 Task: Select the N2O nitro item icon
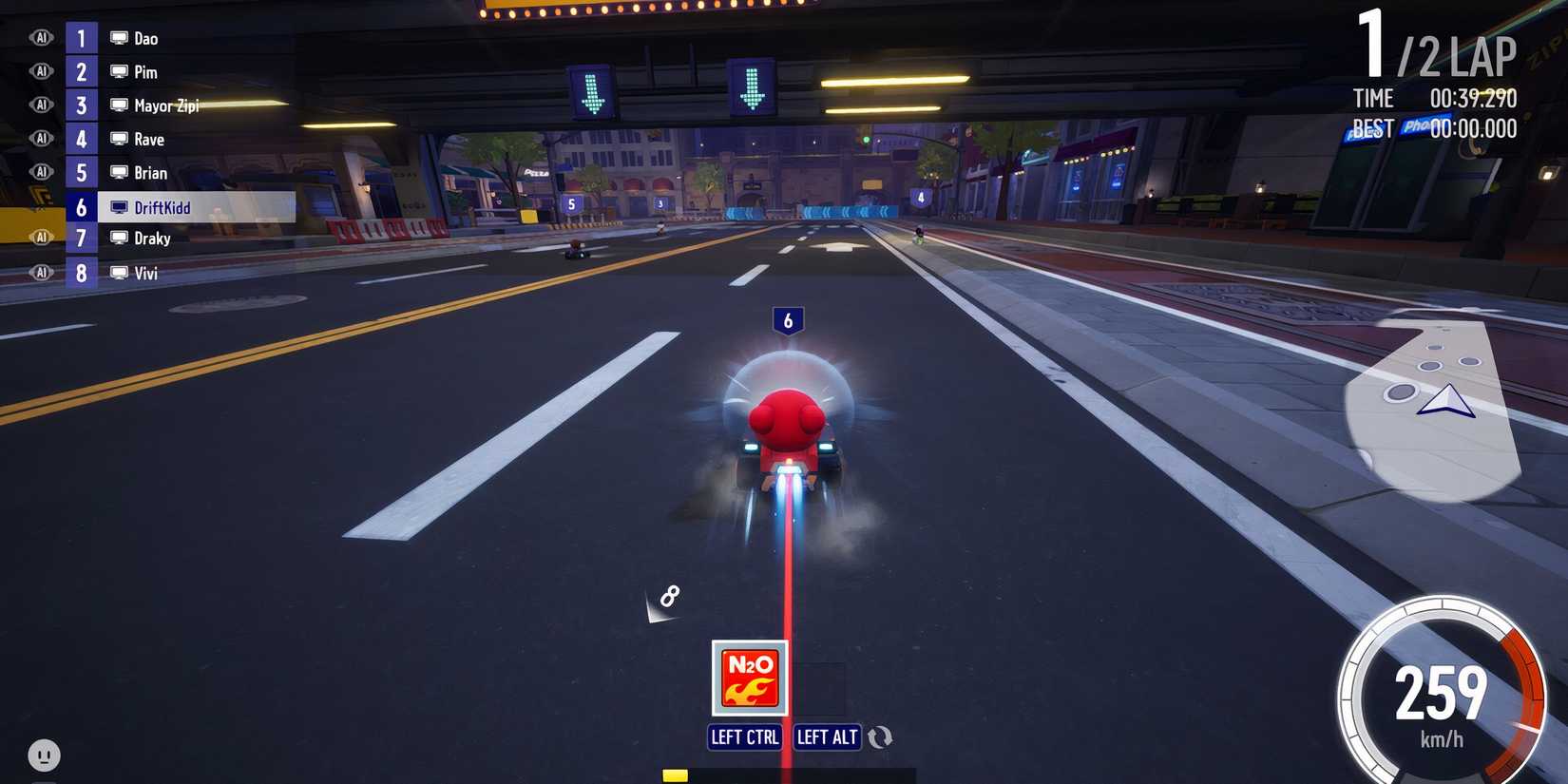[x=748, y=677]
